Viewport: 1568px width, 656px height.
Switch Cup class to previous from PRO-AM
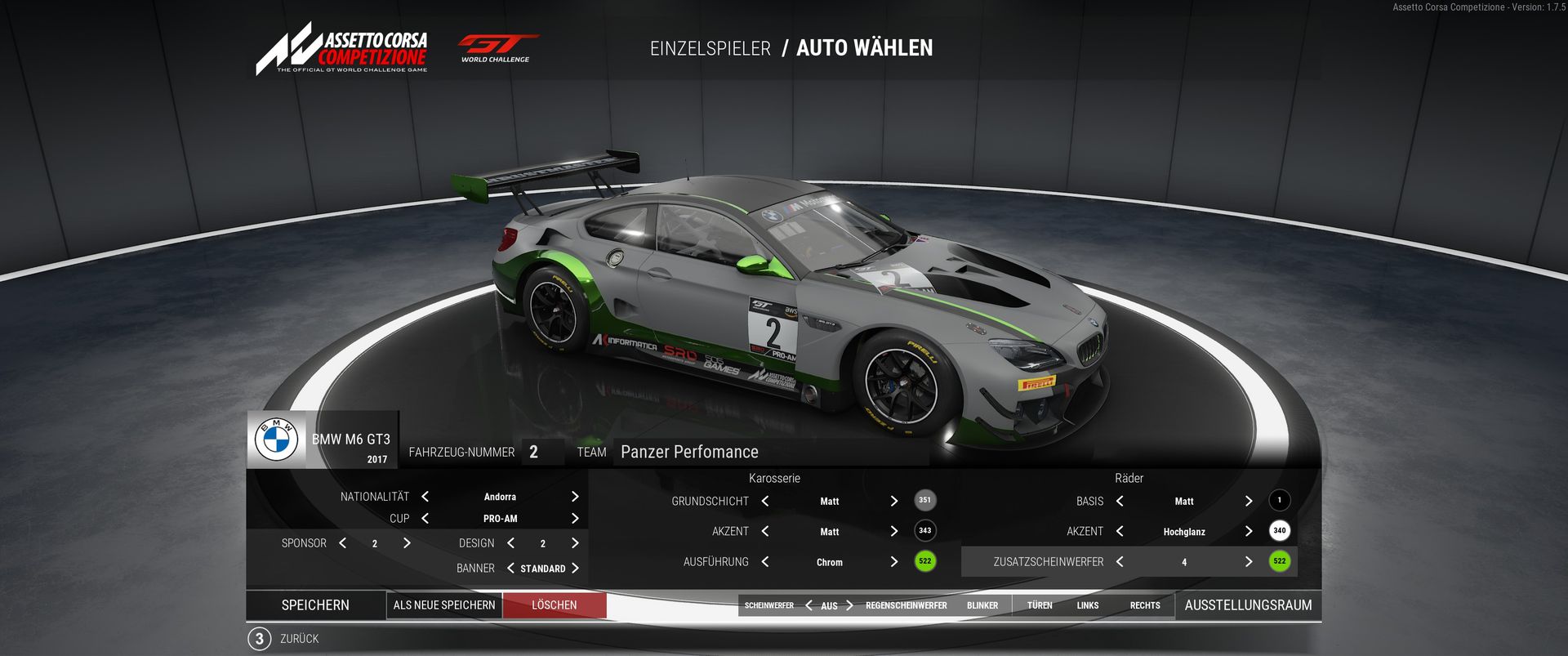[425, 519]
